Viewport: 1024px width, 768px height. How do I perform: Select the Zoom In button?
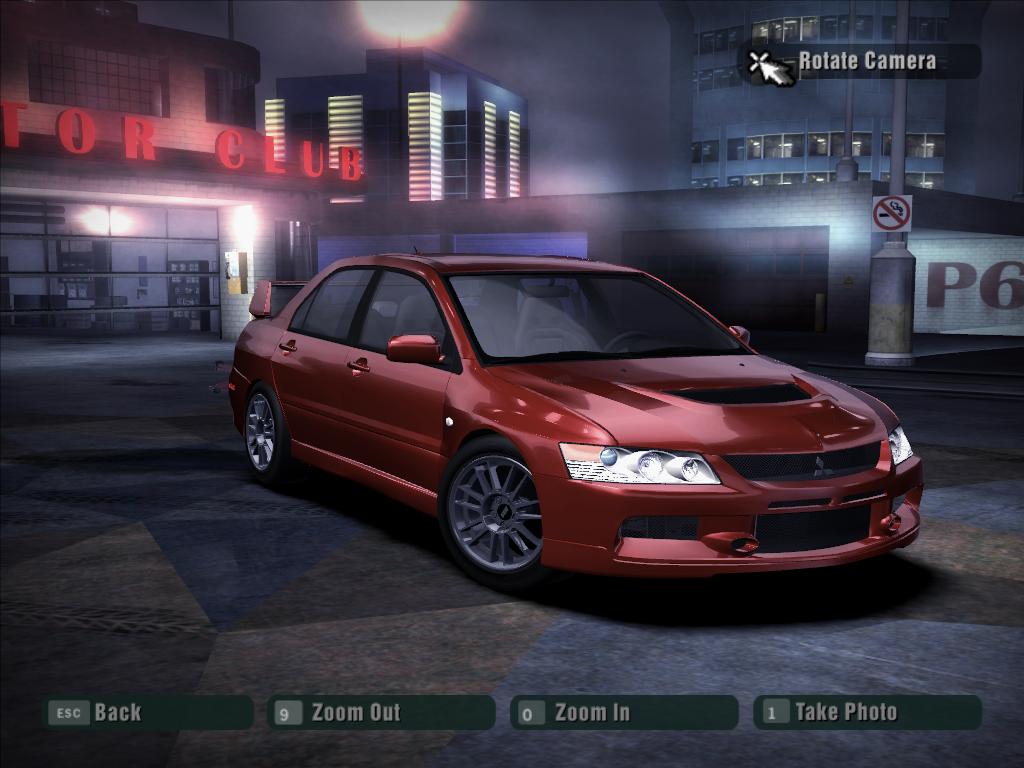624,712
